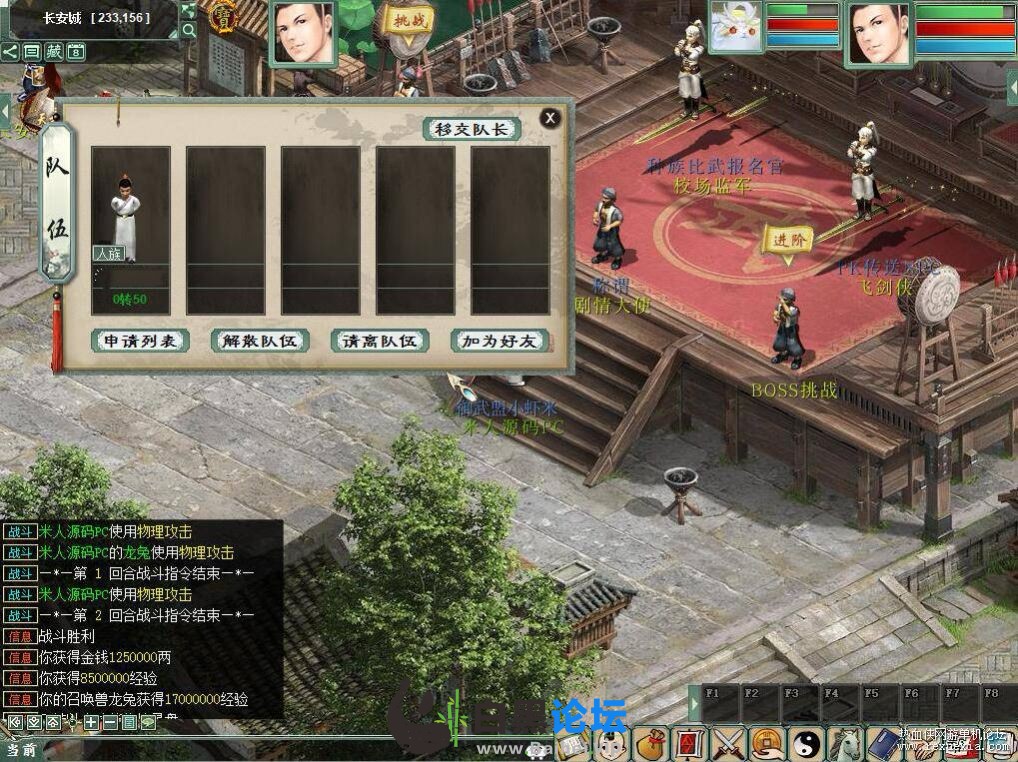Click the gold coin trade icon

click(766, 743)
